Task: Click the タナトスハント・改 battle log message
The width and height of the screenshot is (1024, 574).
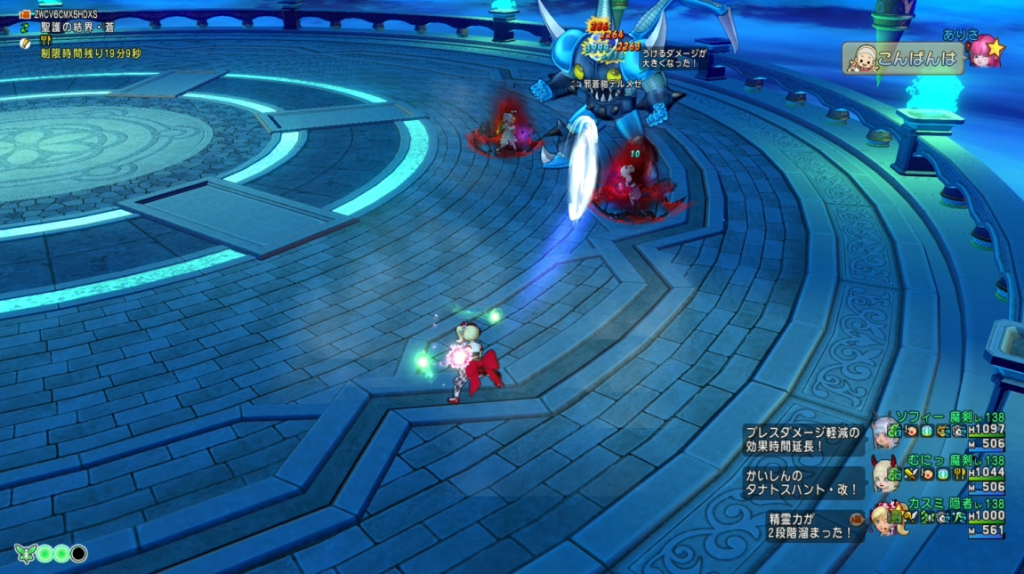Action: pos(803,482)
